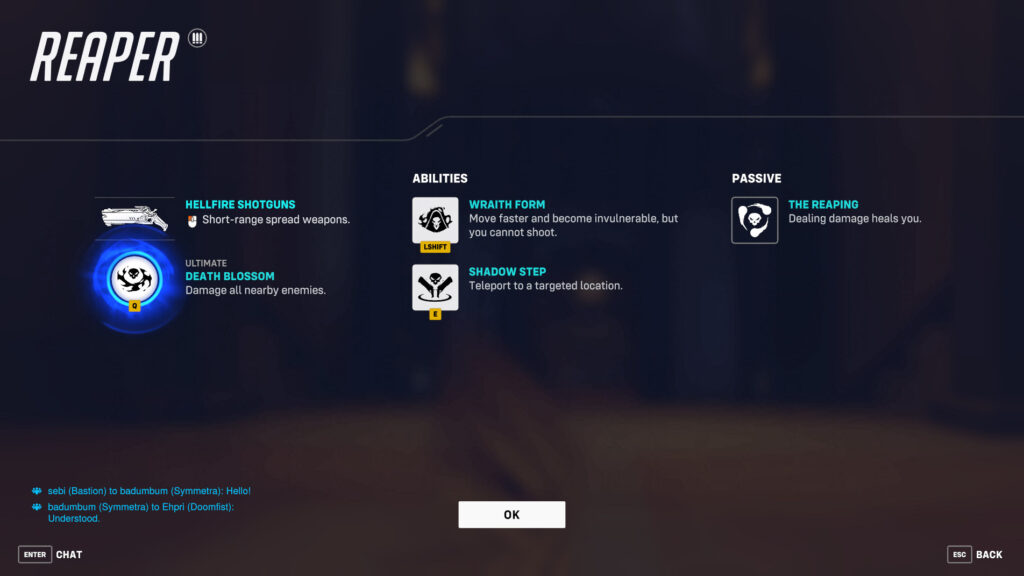Viewport: 1024px width, 576px height.
Task: Choose the Shadow Step ability icon
Action: click(435, 287)
